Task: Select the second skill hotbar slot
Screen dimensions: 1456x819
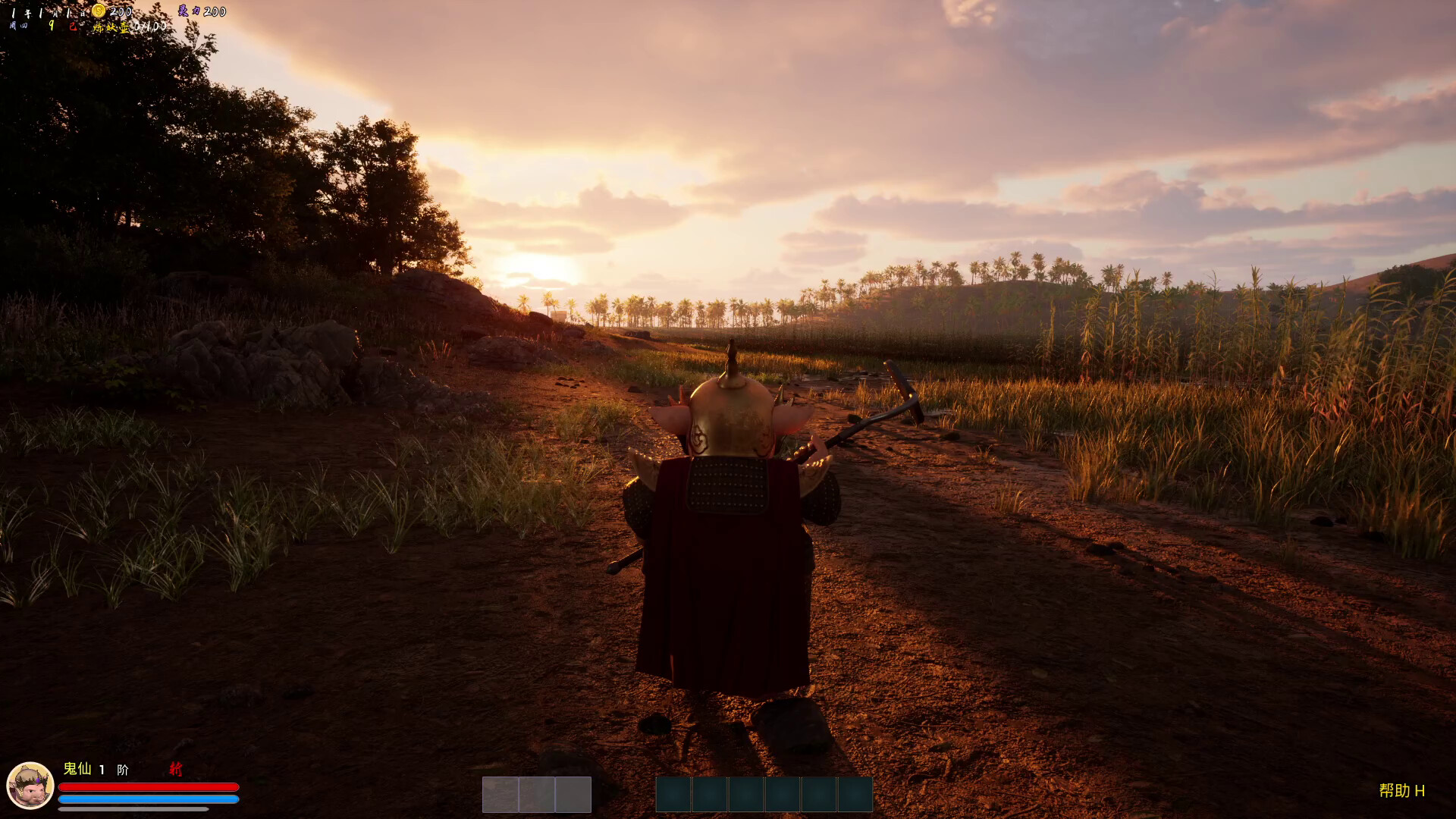Action: point(709,794)
